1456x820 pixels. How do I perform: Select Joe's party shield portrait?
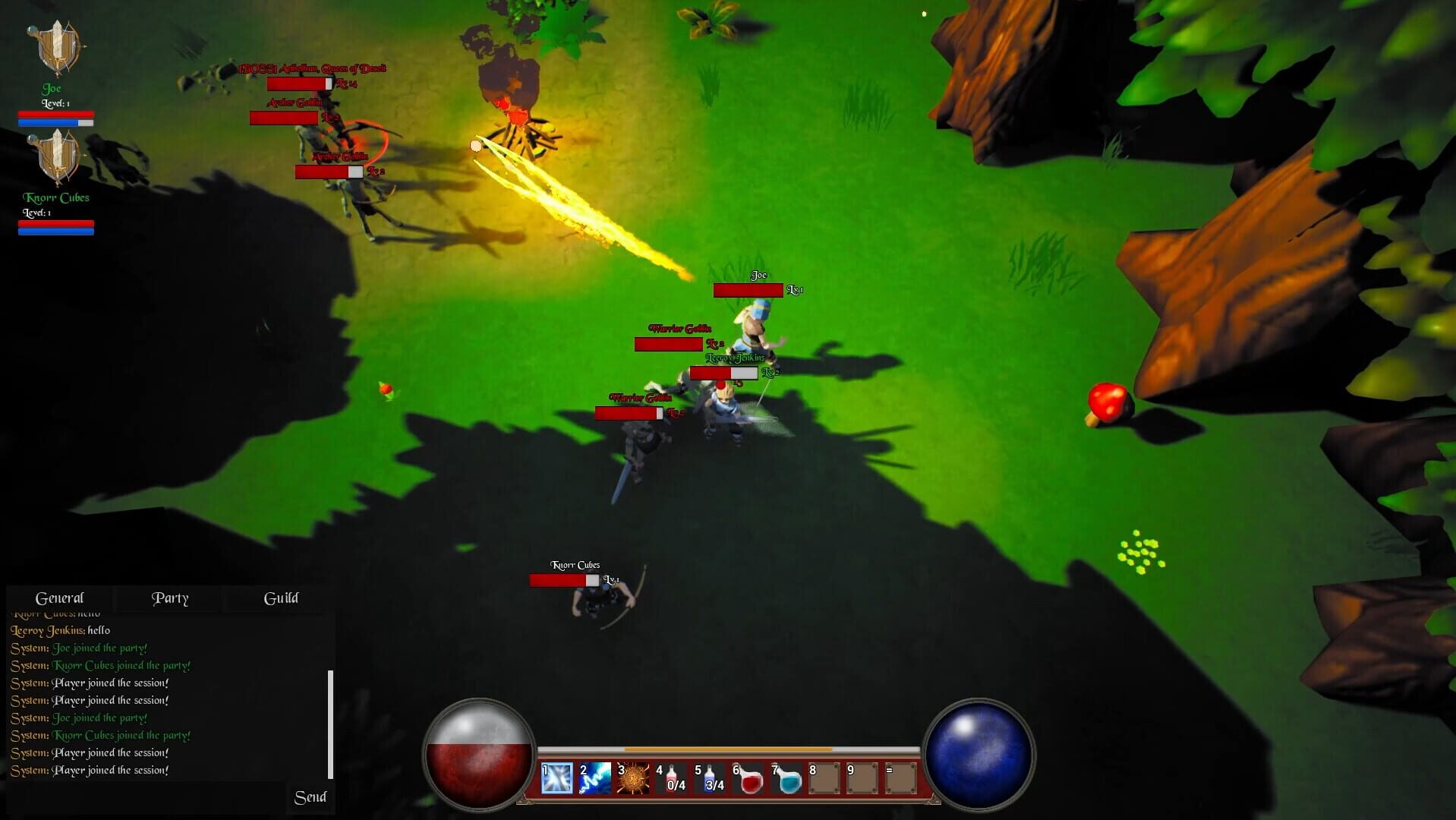pyautogui.click(x=58, y=47)
